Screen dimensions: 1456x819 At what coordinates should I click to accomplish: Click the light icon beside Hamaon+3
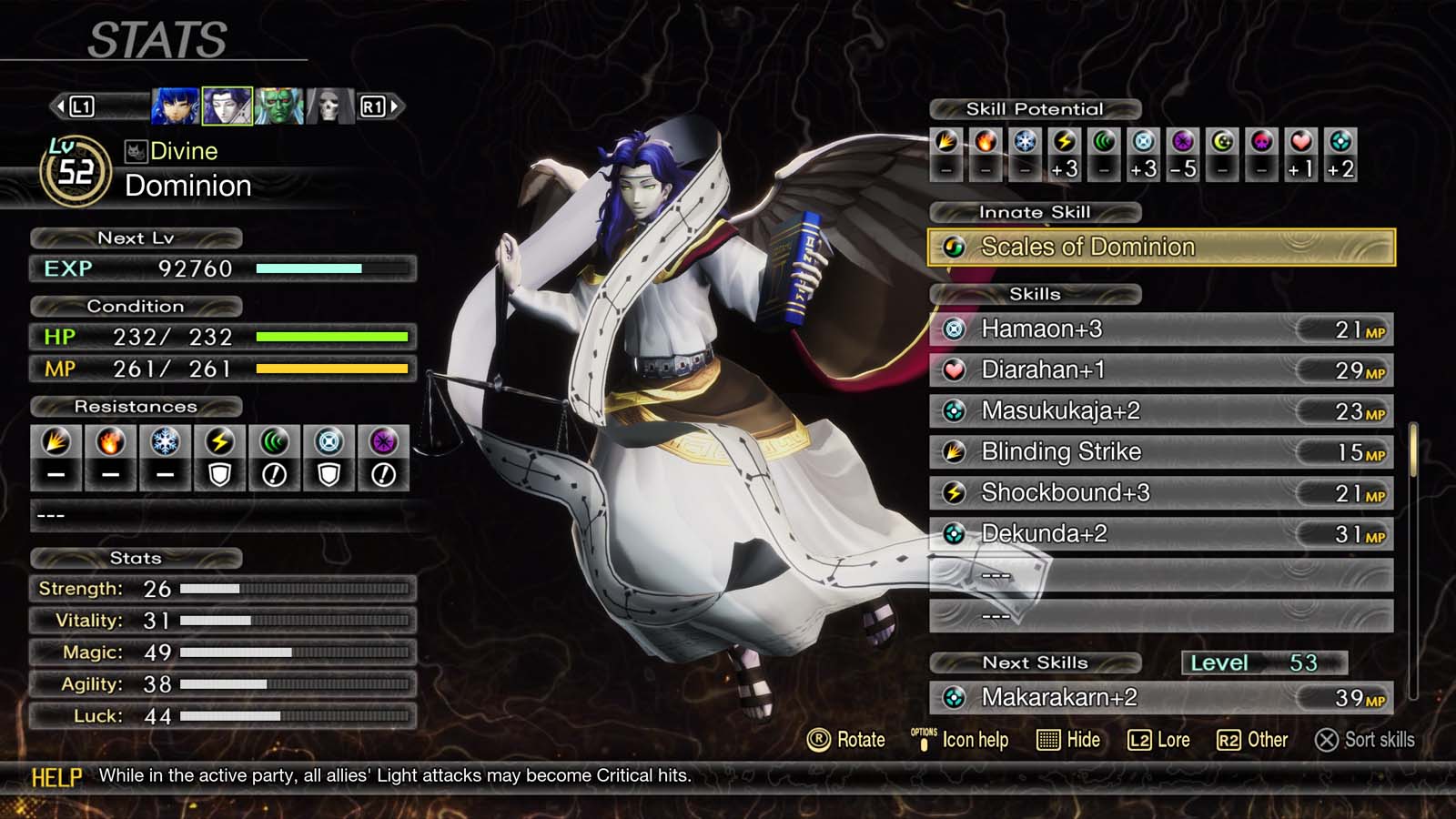953,329
